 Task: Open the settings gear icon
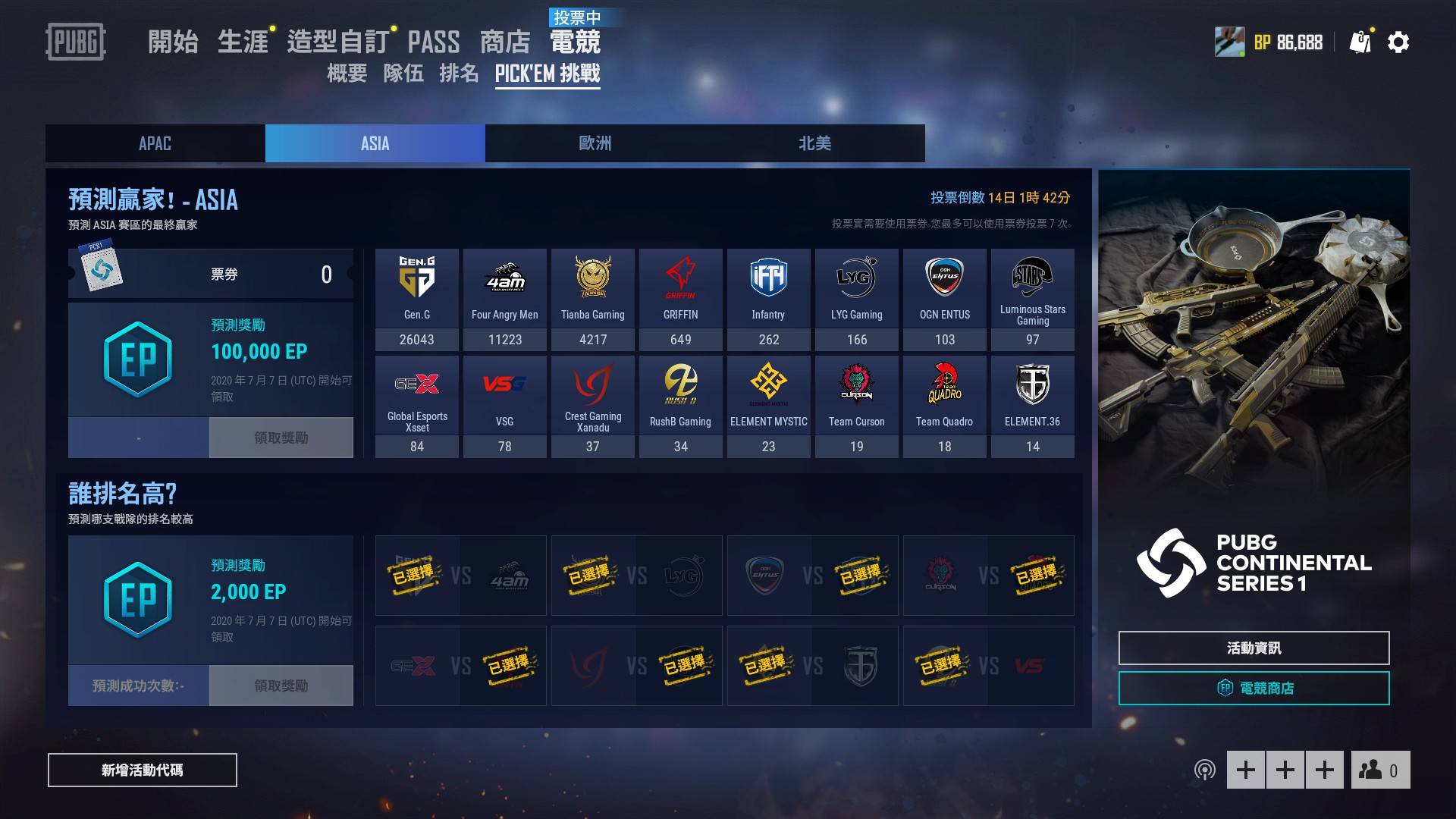(x=1398, y=42)
